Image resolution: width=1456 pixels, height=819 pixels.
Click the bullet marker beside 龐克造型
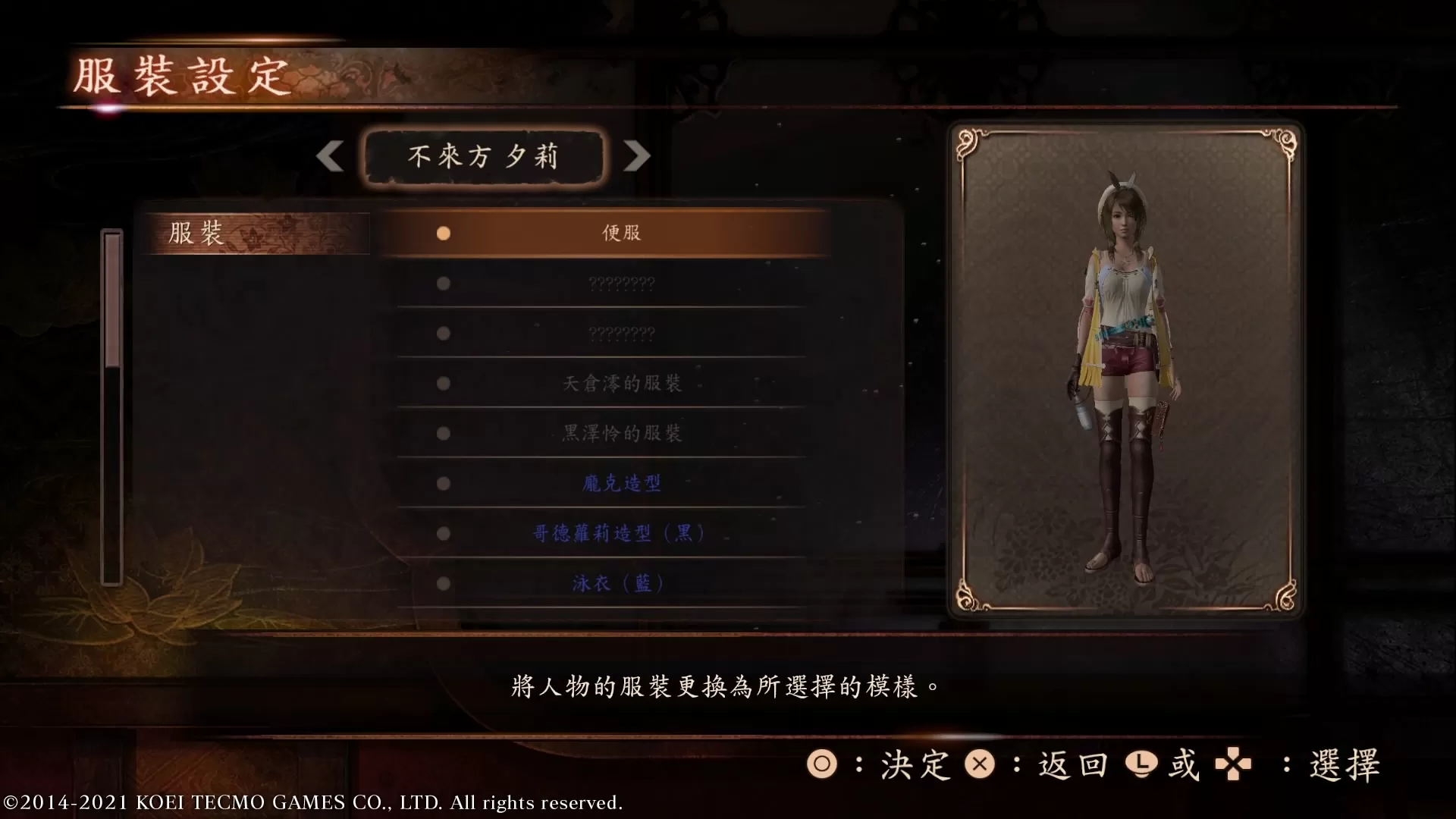[443, 483]
